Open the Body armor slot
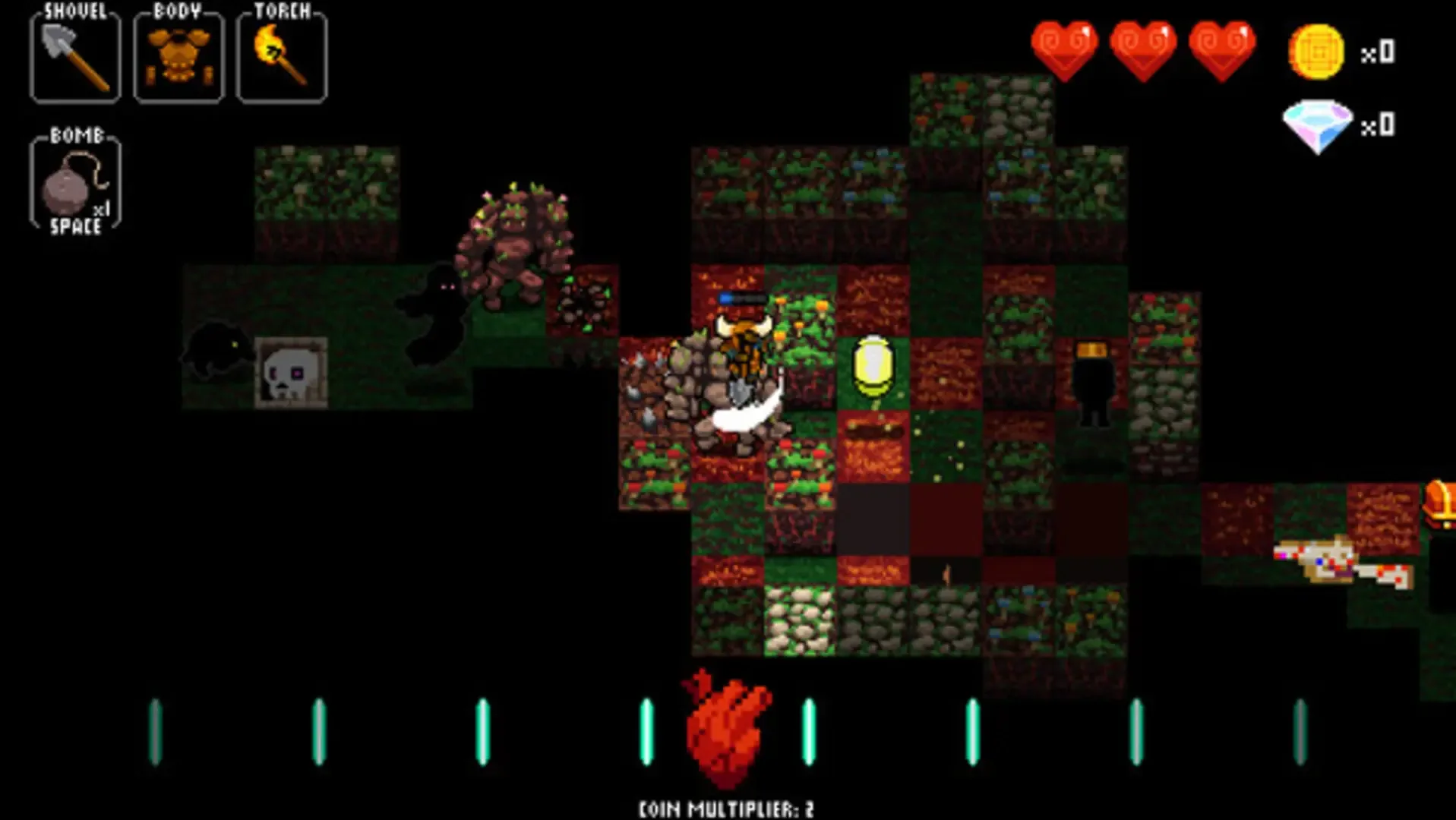This screenshot has width=1456, height=820. [x=177, y=55]
